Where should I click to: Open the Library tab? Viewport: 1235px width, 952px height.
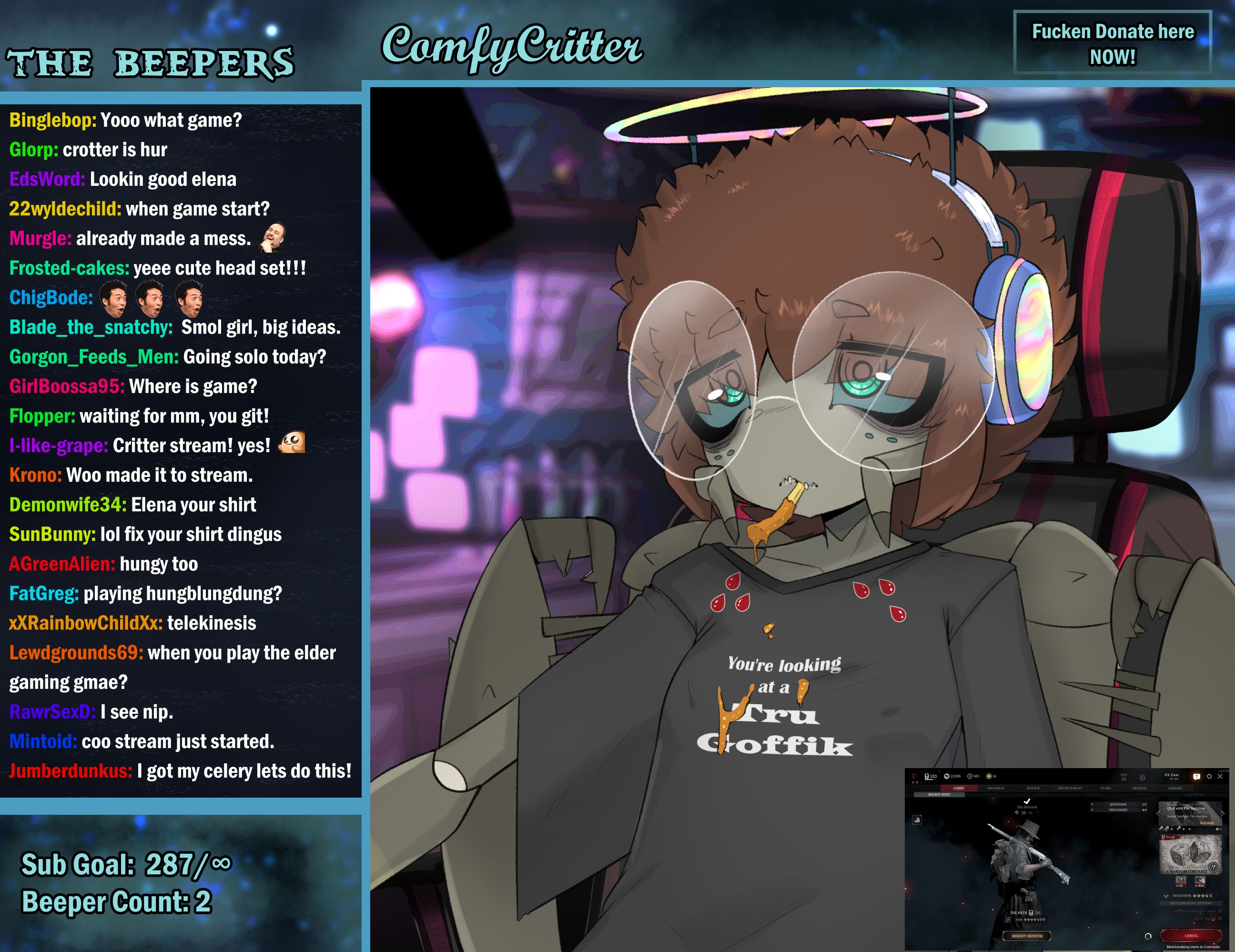1175,788
